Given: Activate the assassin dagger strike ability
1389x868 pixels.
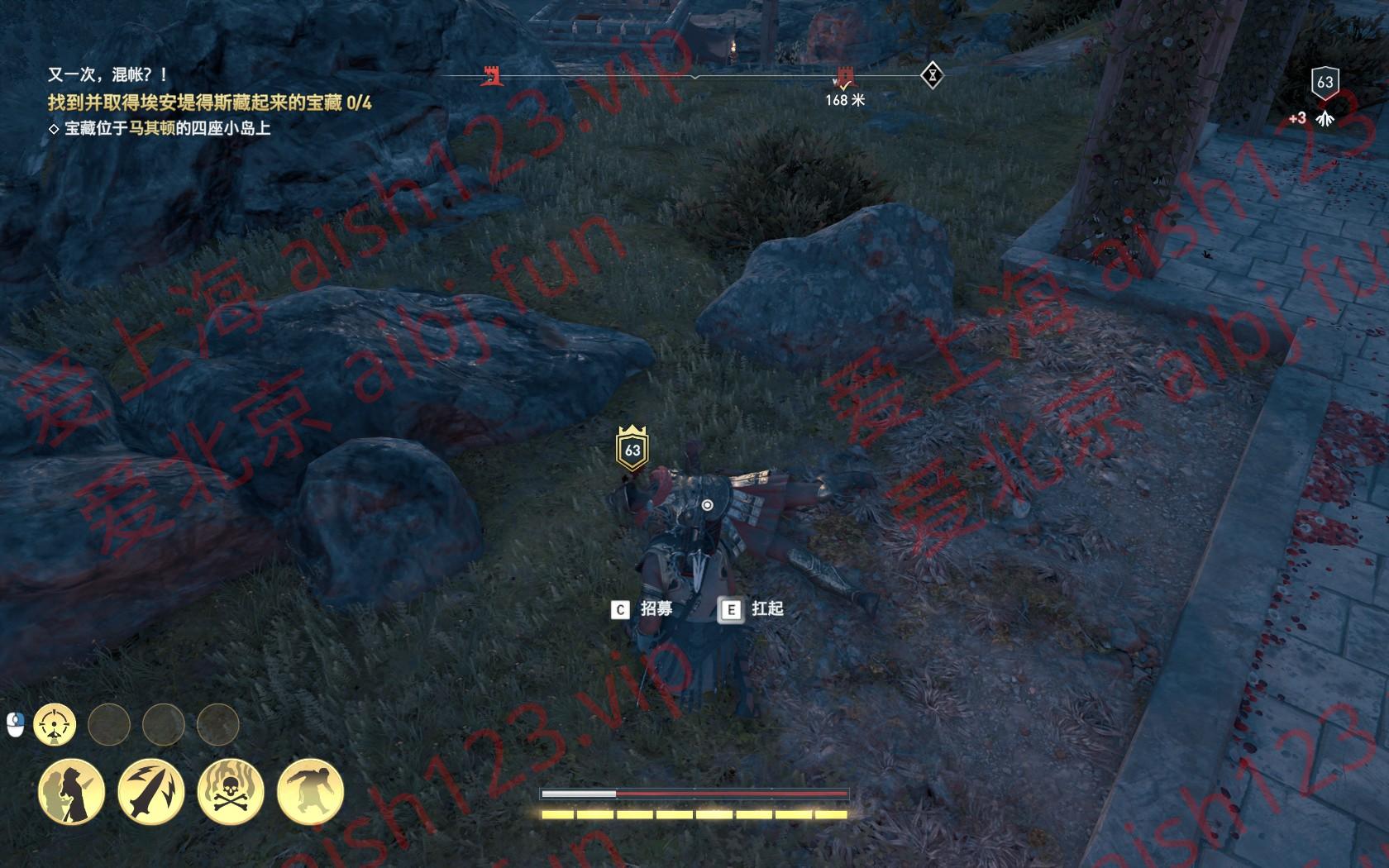Looking at the screenshot, I should point(153,789).
